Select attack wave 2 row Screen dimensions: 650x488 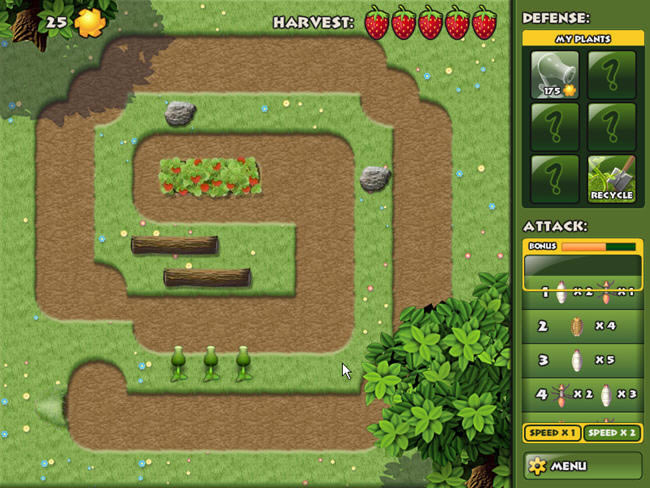[582, 326]
